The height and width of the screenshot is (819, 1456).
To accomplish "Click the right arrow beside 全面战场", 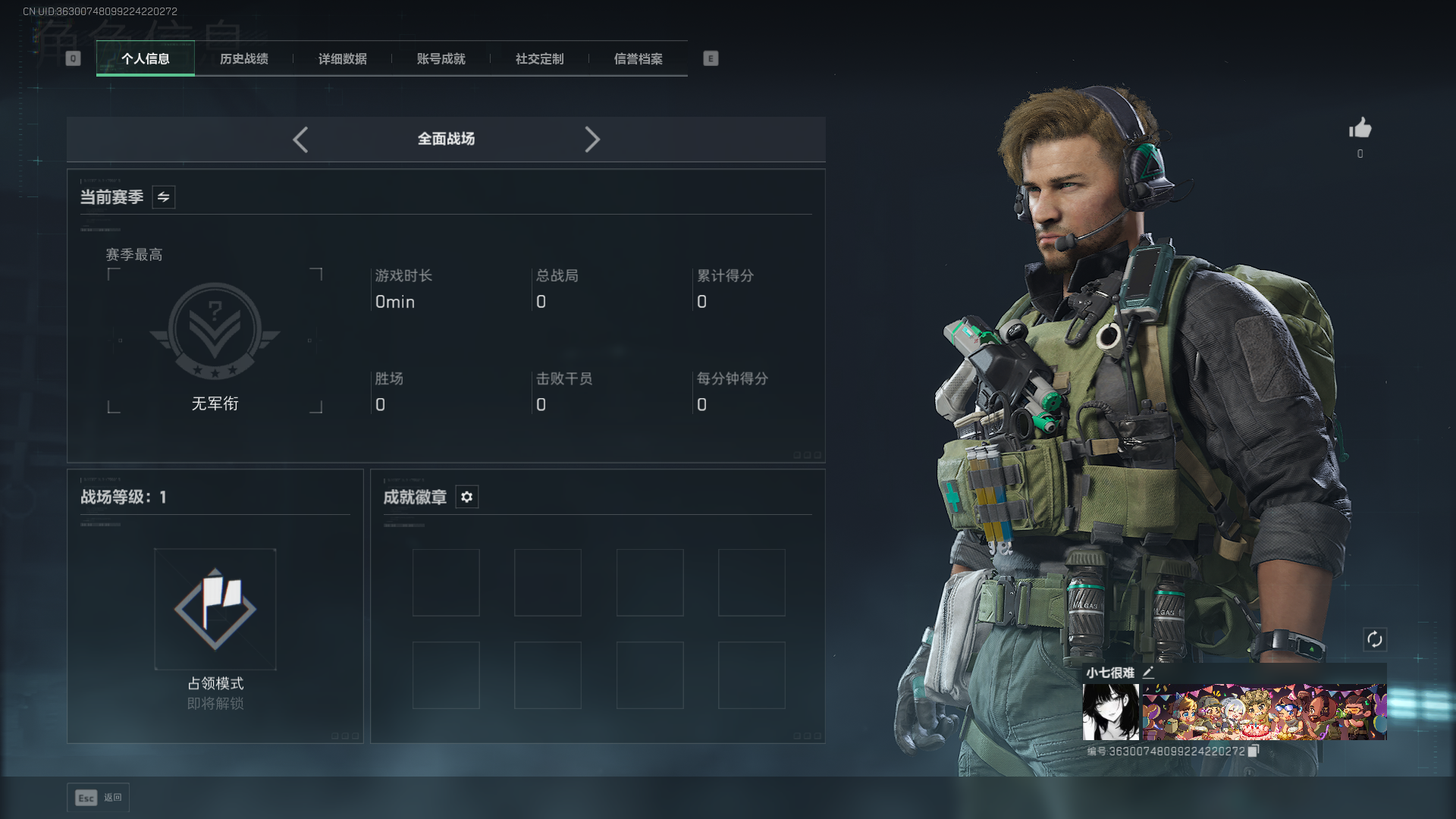I will click(592, 140).
